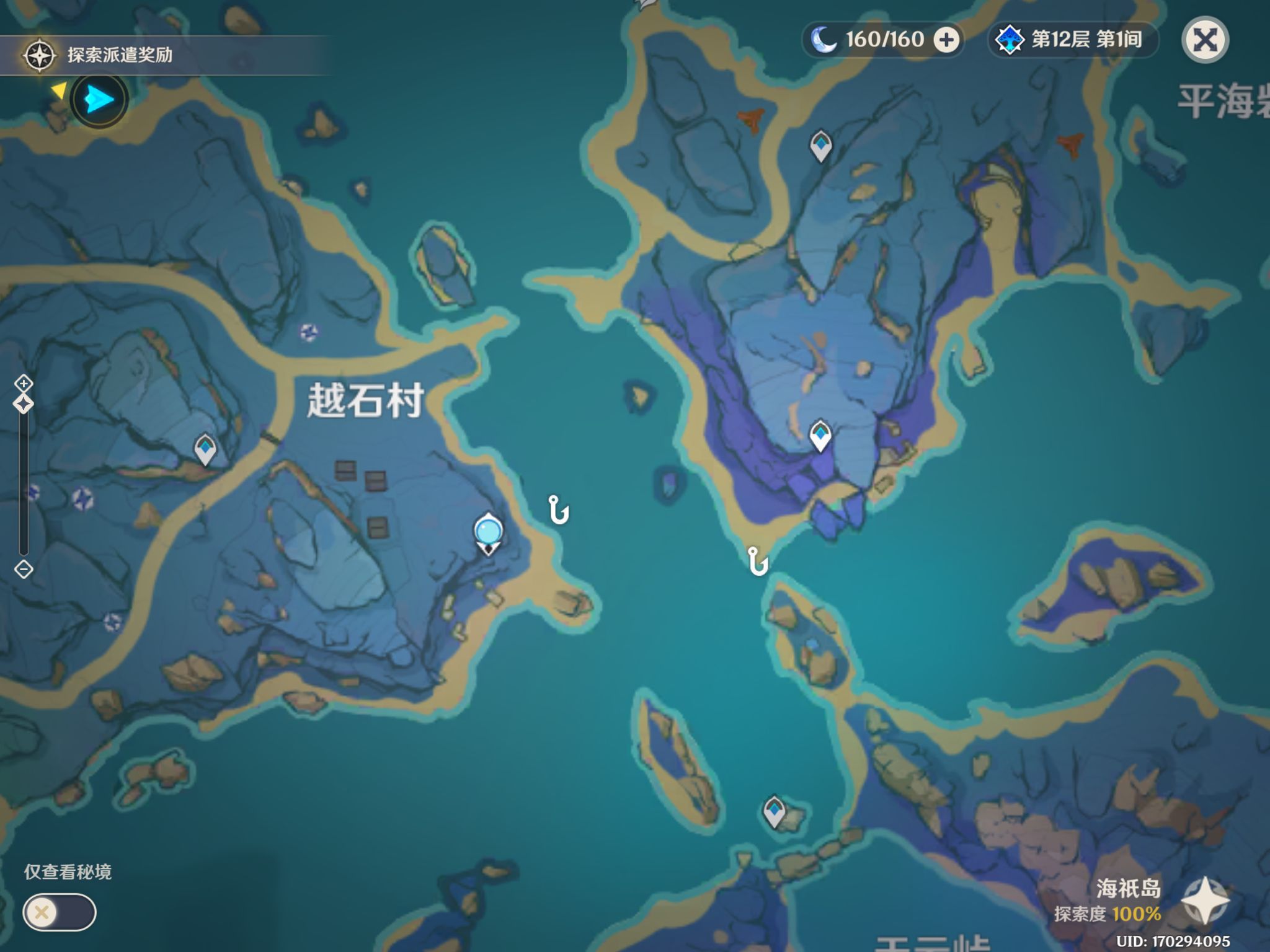This screenshot has height=952, width=1270.
Task: Select the blue orb marker in 越石村
Action: coord(488,532)
